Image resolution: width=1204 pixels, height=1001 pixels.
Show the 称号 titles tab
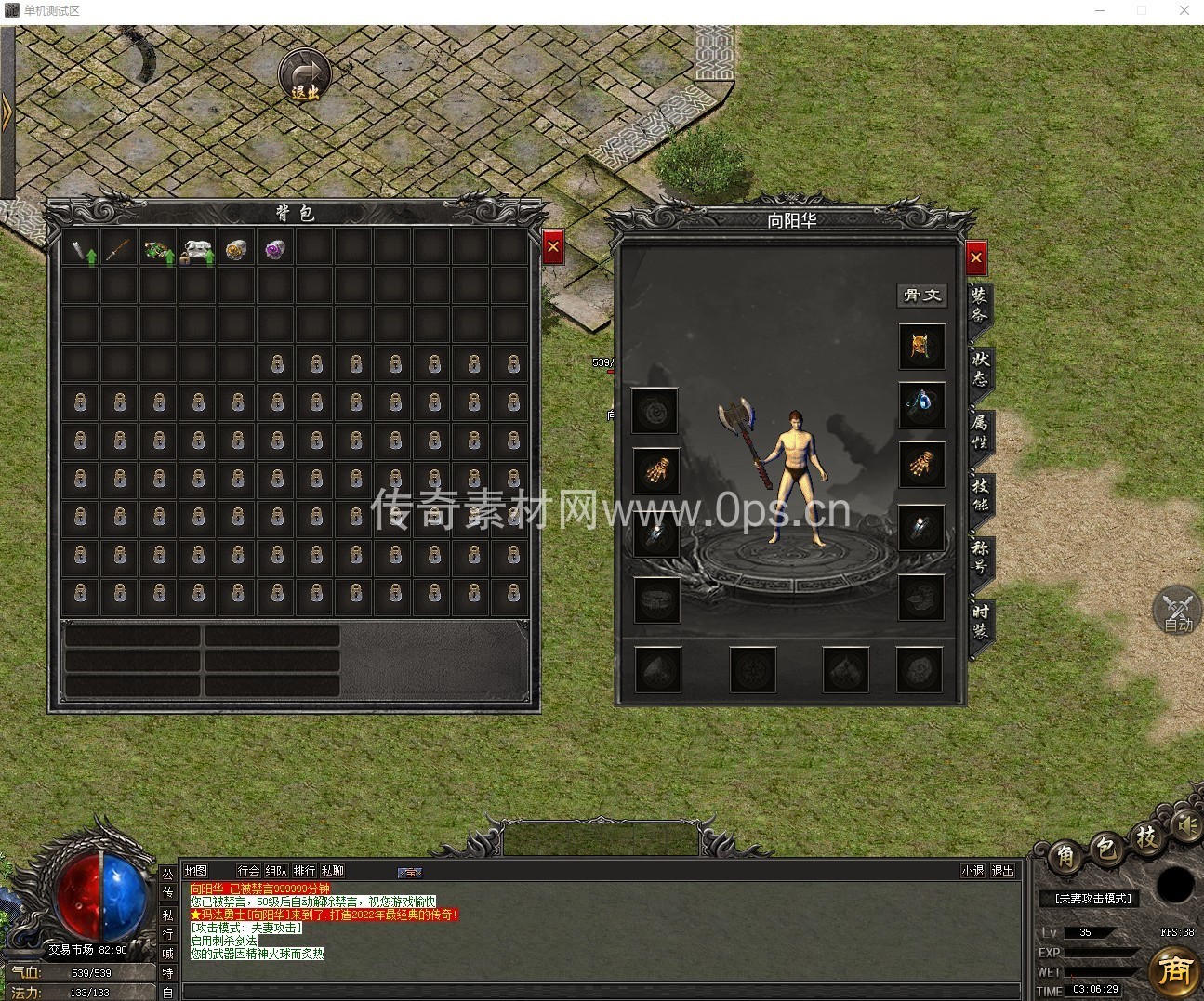(980, 556)
